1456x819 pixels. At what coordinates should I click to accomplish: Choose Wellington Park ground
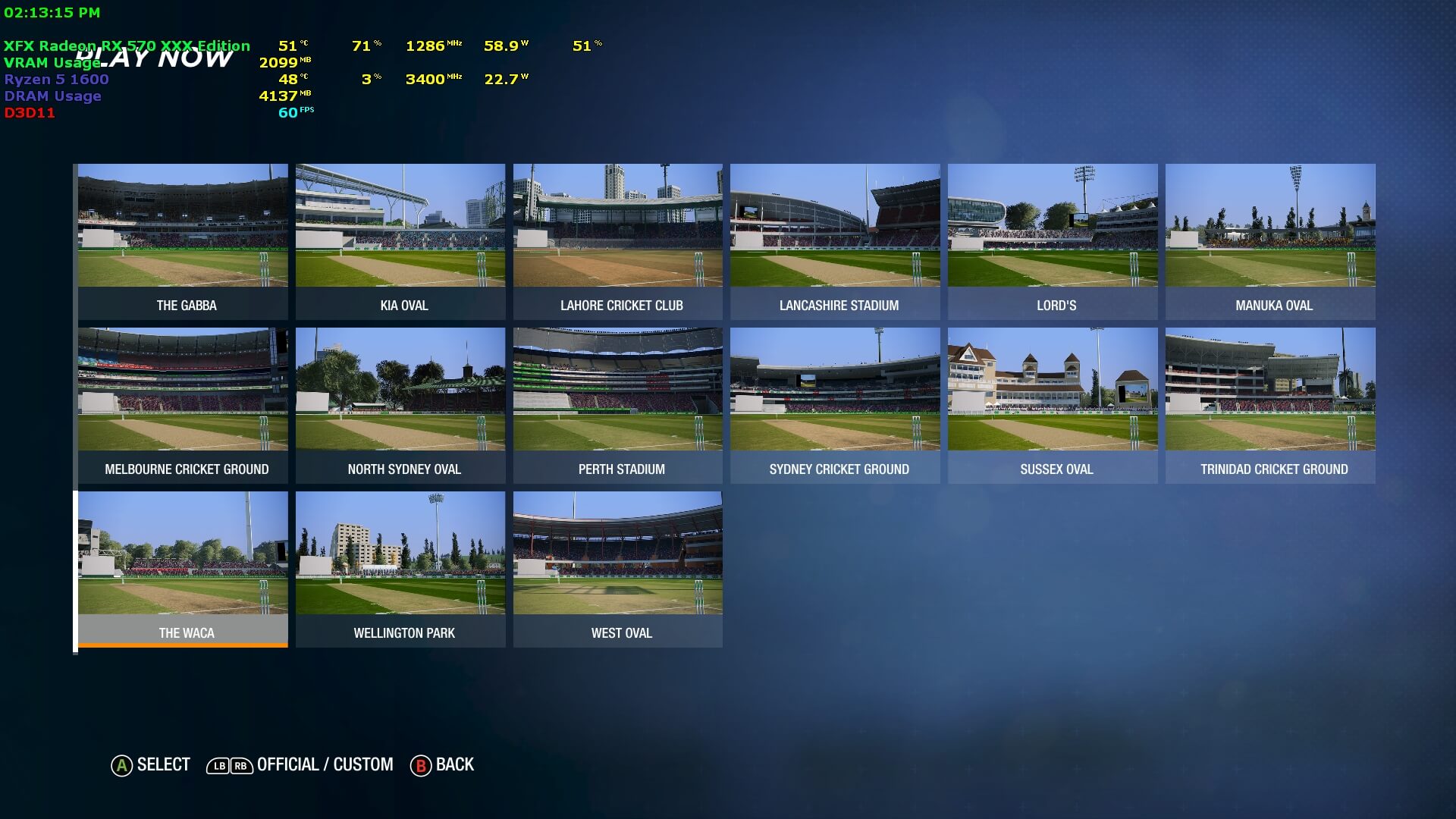click(x=400, y=569)
